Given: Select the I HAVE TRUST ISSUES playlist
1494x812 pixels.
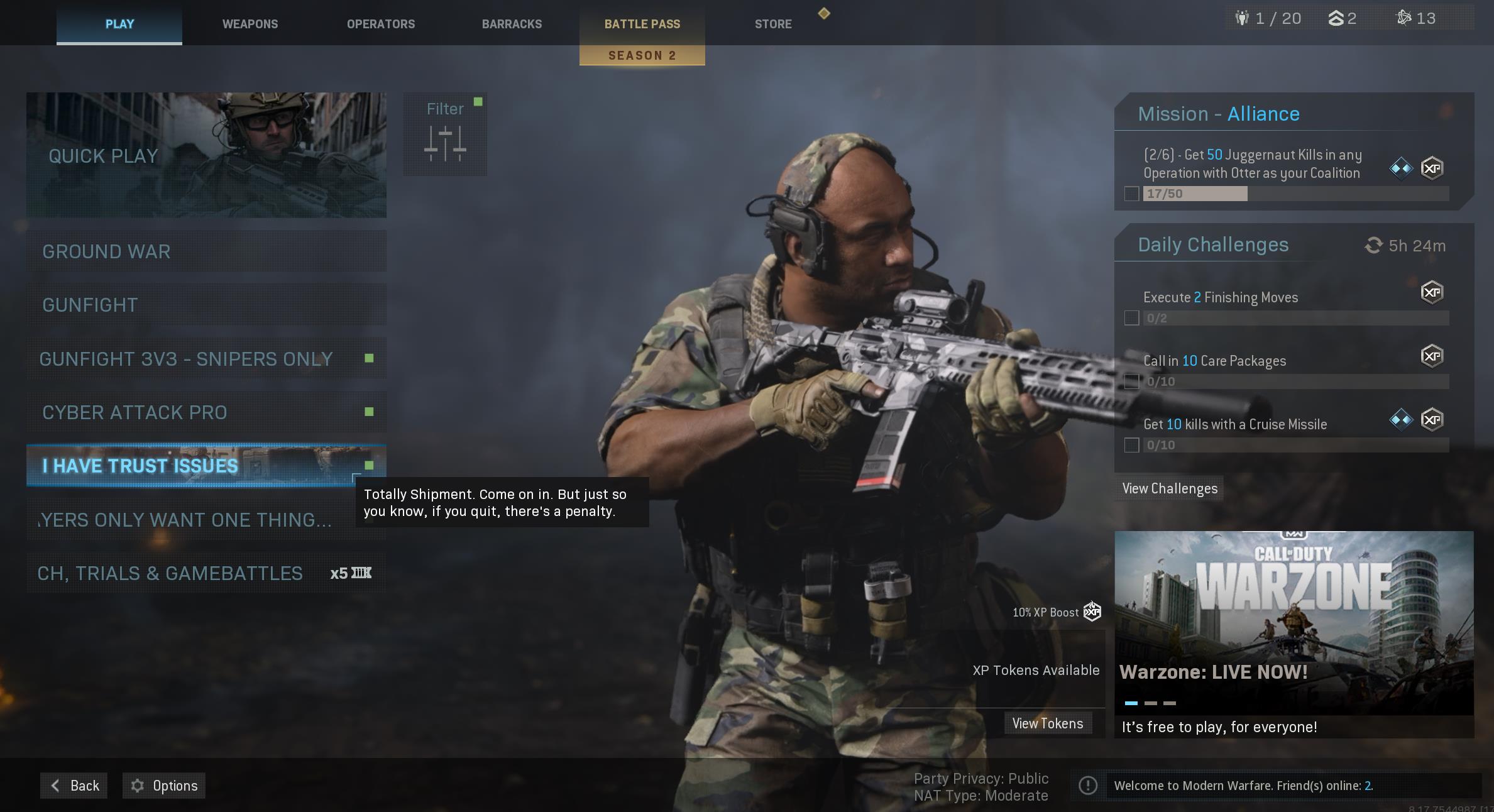Looking at the screenshot, I should coord(206,466).
